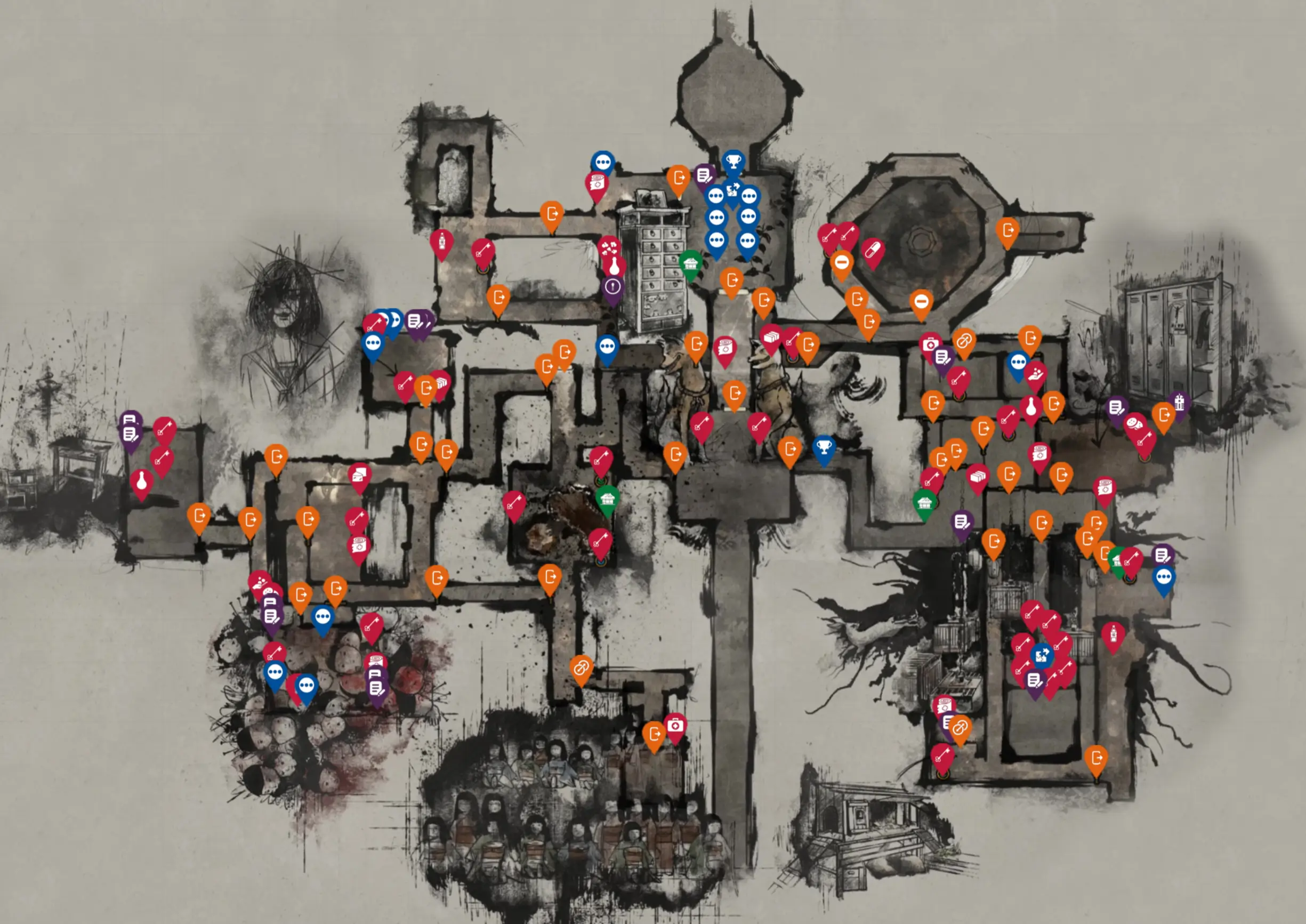The image size is (1306, 924).
Task: Click the green shrine marker by the drawer cabinet
Action: tap(690, 263)
